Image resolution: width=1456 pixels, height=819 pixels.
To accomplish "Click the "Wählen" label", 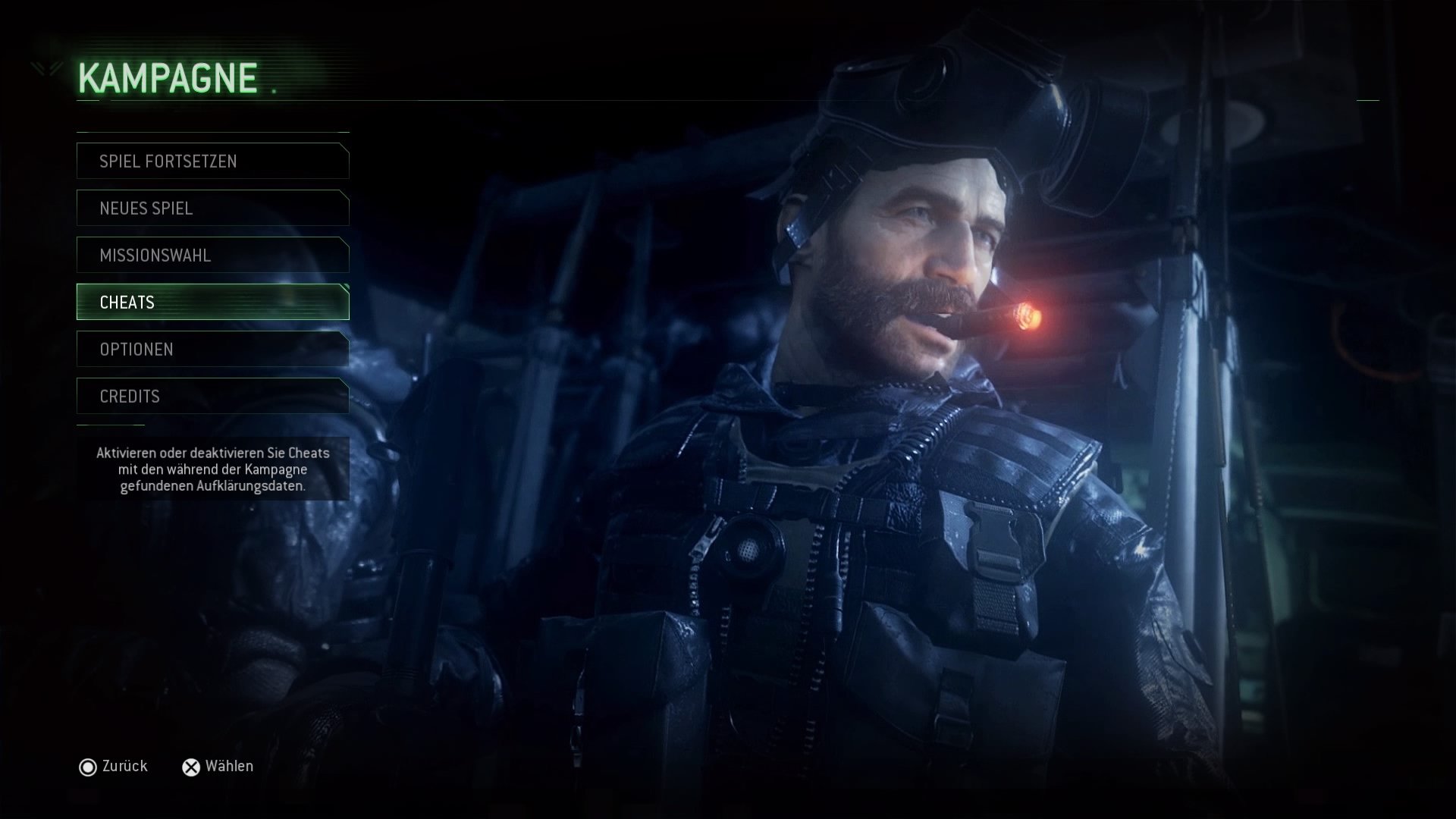I will [x=229, y=766].
